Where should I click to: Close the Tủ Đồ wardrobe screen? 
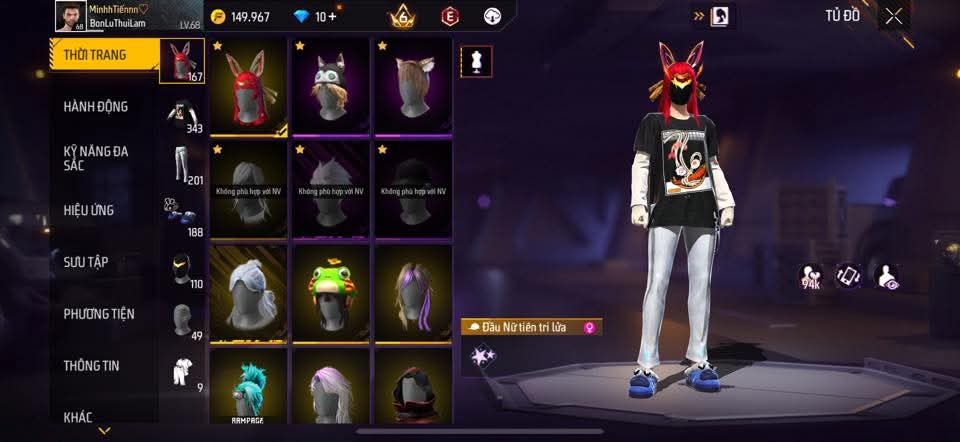coord(893,15)
